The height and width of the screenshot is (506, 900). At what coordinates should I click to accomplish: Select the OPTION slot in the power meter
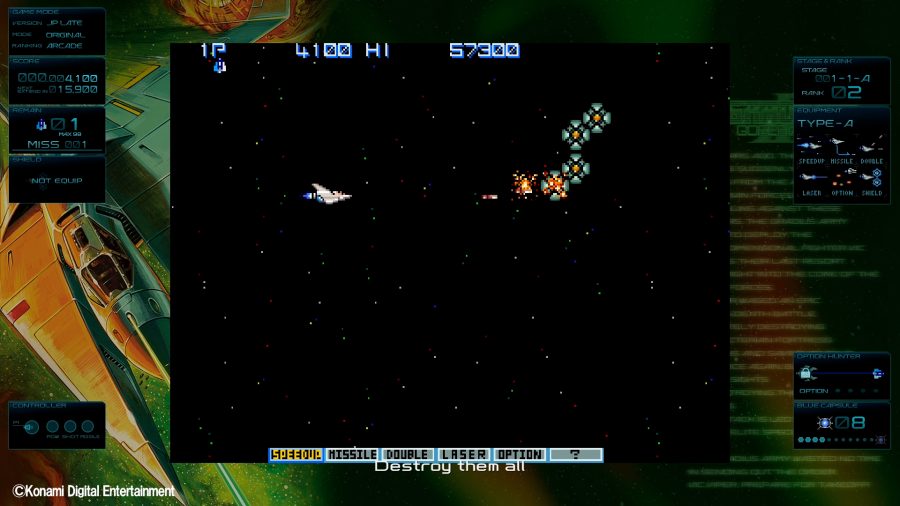pos(520,454)
